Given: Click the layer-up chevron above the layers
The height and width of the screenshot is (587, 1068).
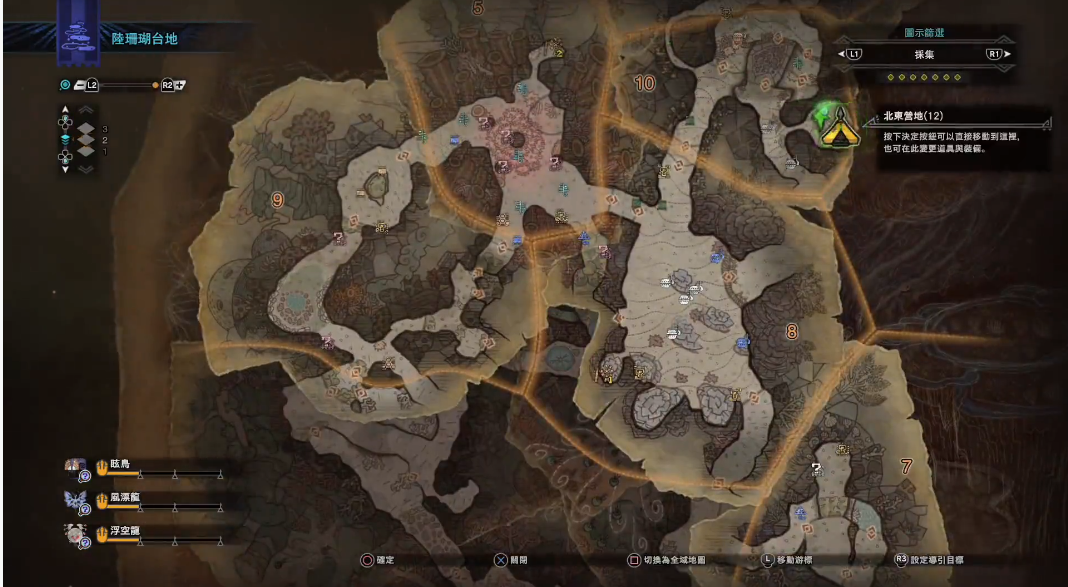Looking at the screenshot, I should 86,109.
